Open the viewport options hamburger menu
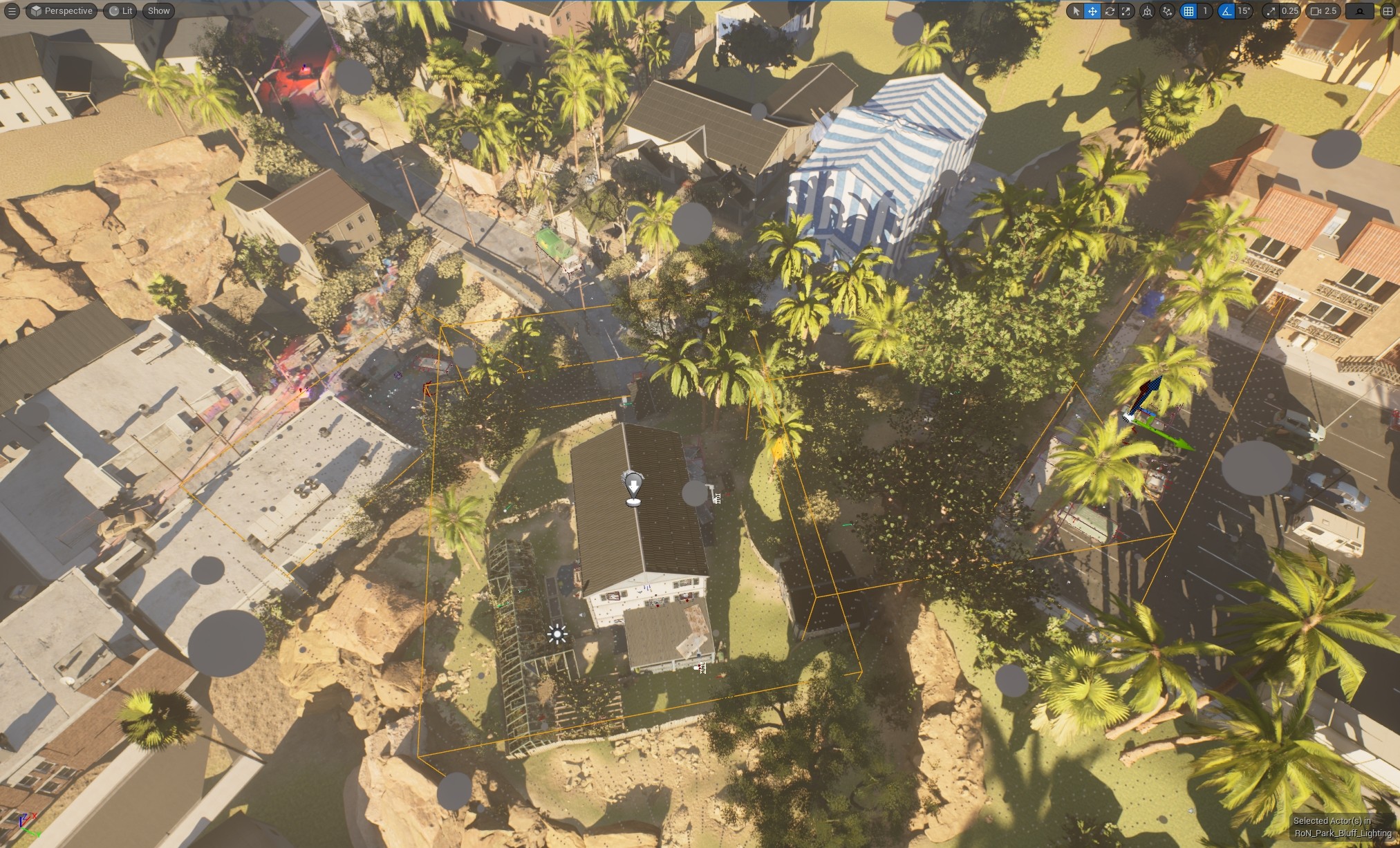The height and width of the screenshot is (848, 1400). click(x=11, y=10)
